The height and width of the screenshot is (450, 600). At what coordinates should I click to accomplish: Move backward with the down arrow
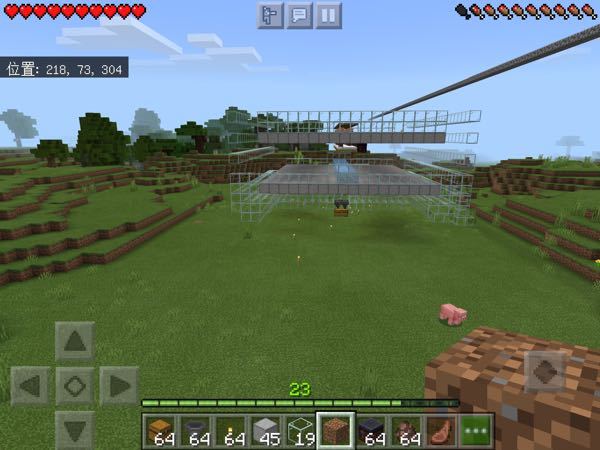[x=75, y=427]
